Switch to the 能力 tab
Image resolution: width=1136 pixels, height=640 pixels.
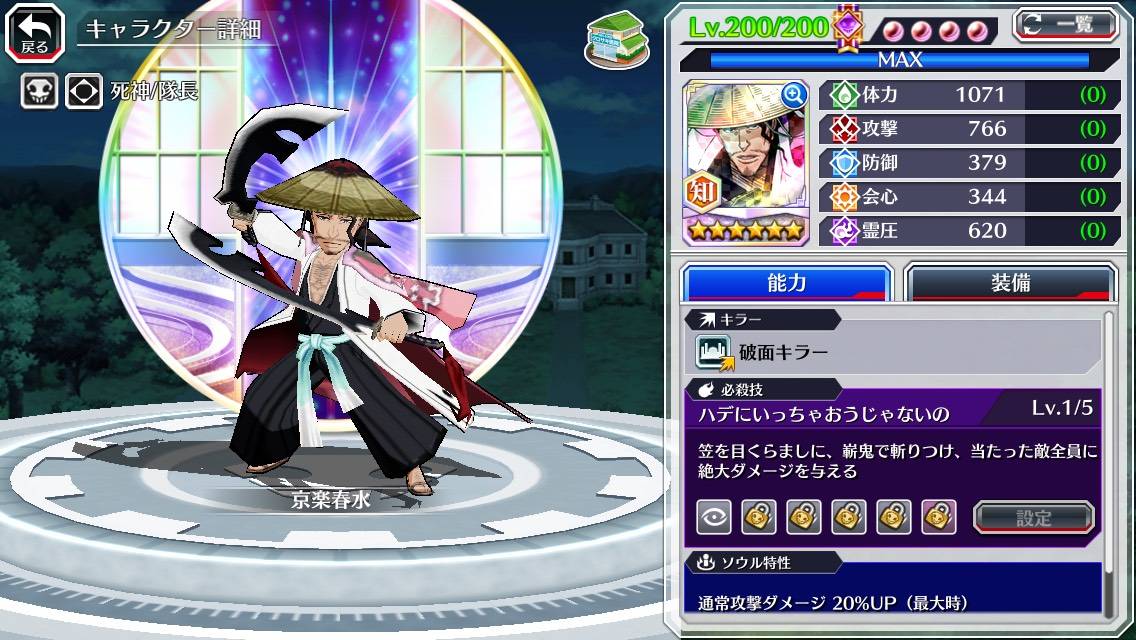point(786,283)
